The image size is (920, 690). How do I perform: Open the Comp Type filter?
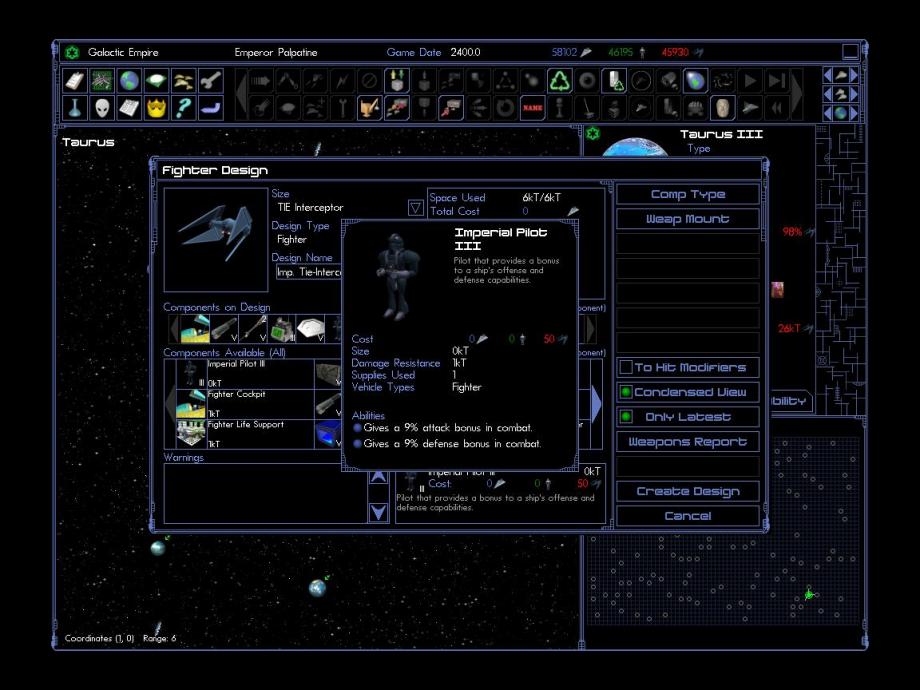click(x=687, y=194)
